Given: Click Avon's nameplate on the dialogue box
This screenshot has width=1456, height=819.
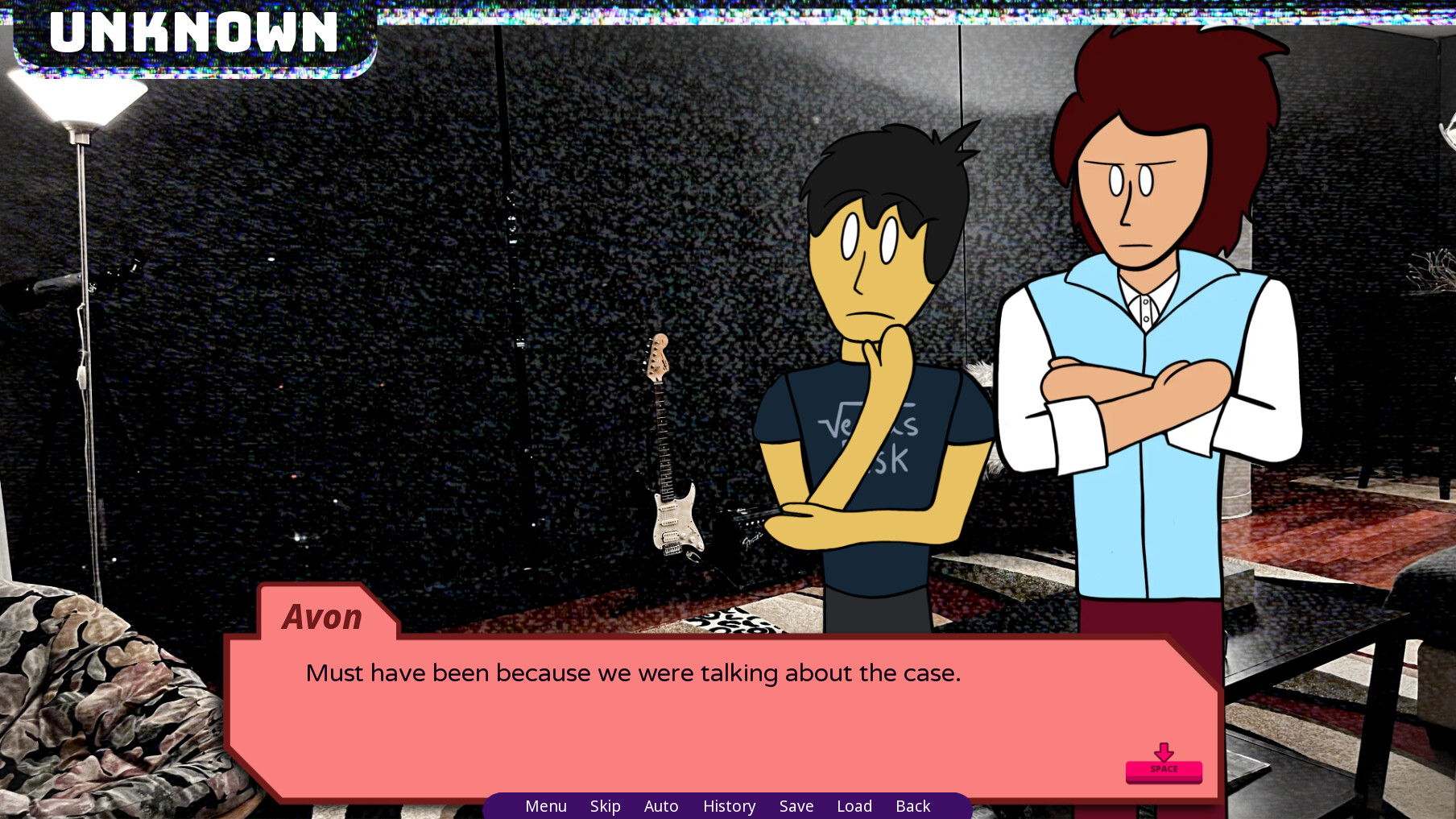Looking at the screenshot, I should point(322,617).
